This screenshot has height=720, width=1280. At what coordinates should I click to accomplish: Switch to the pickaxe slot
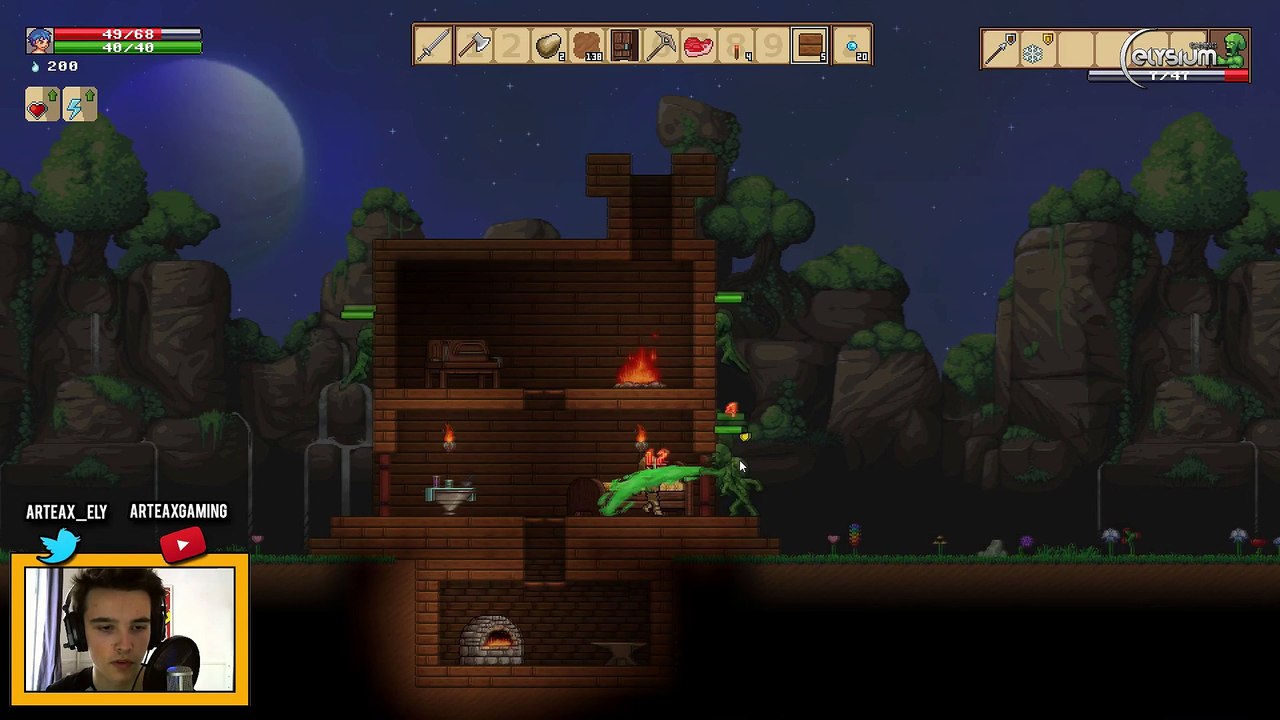click(662, 46)
